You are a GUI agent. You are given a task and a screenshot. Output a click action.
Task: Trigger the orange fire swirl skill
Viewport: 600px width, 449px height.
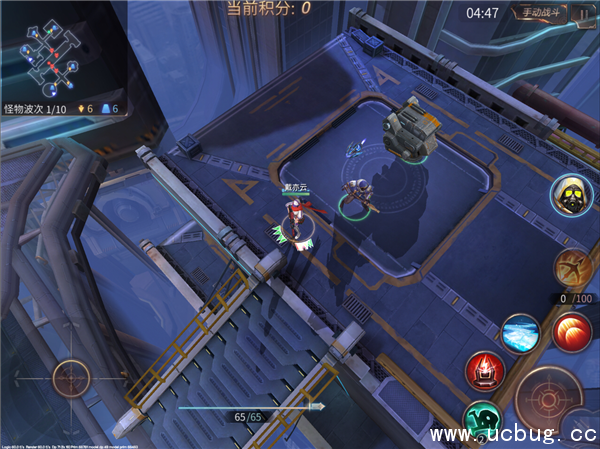572,329
